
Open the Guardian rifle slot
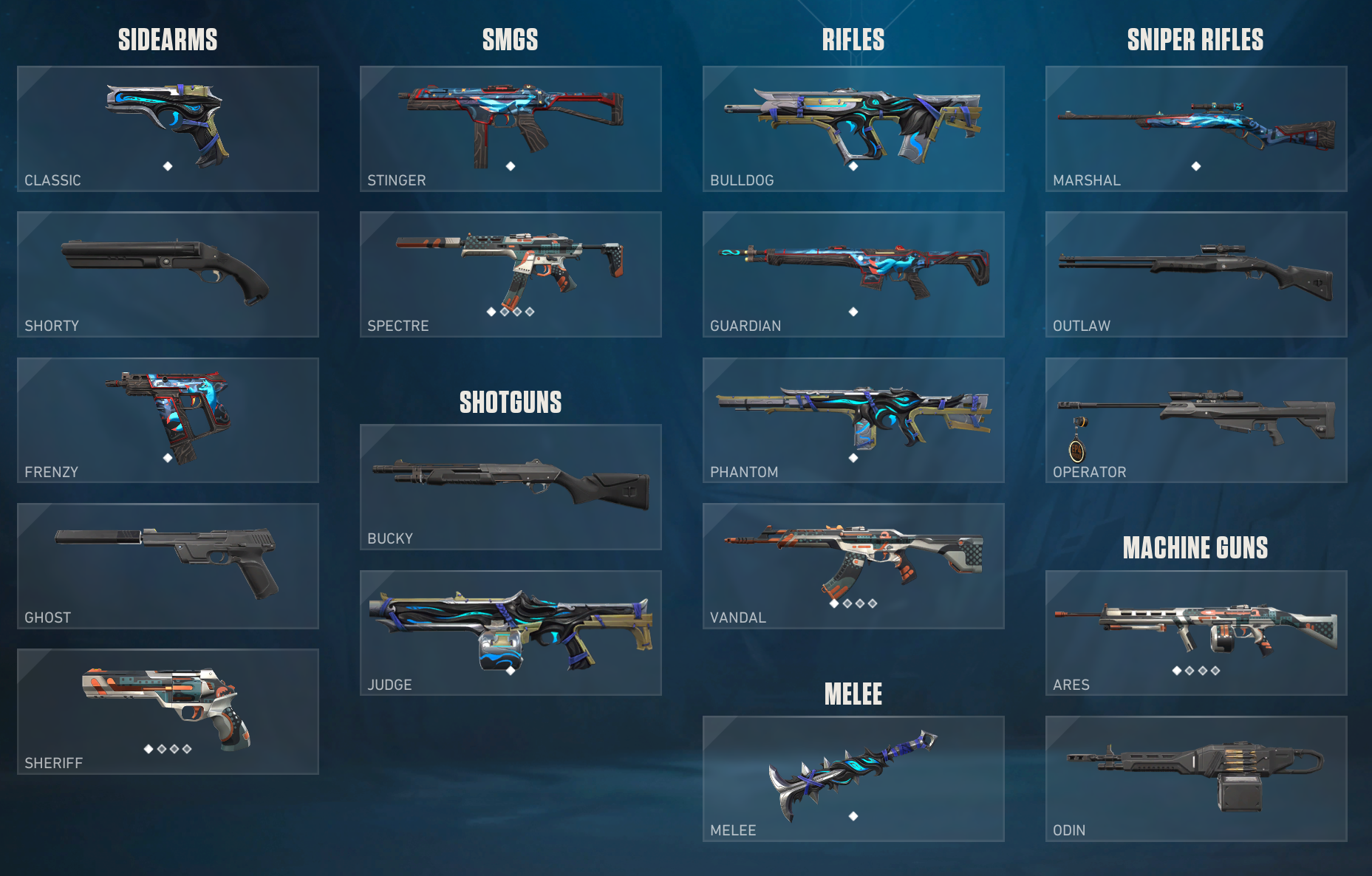853,274
